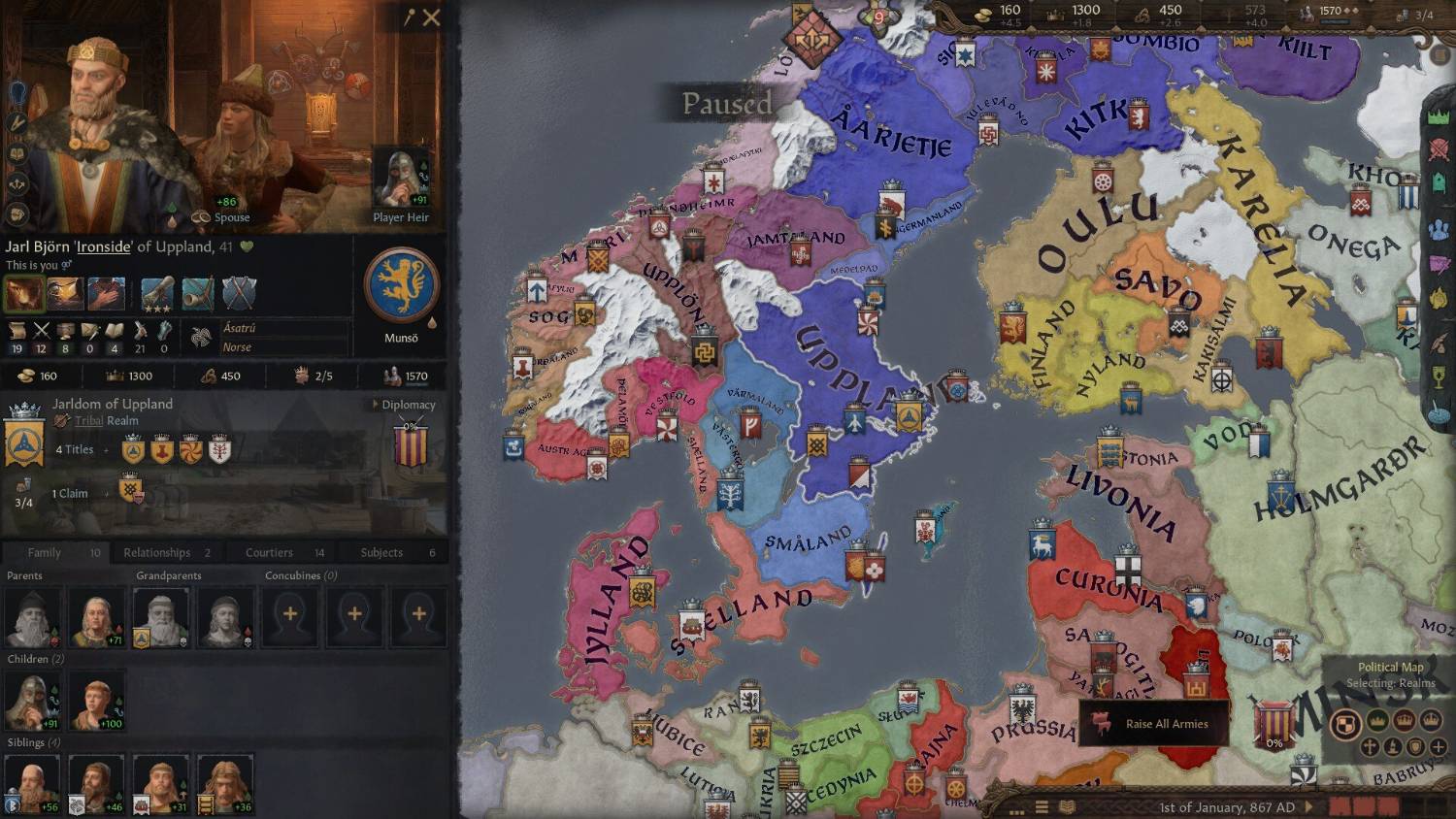Add a concubine in first empty slot
The width and height of the screenshot is (1456, 819).
tap(290, 614)
